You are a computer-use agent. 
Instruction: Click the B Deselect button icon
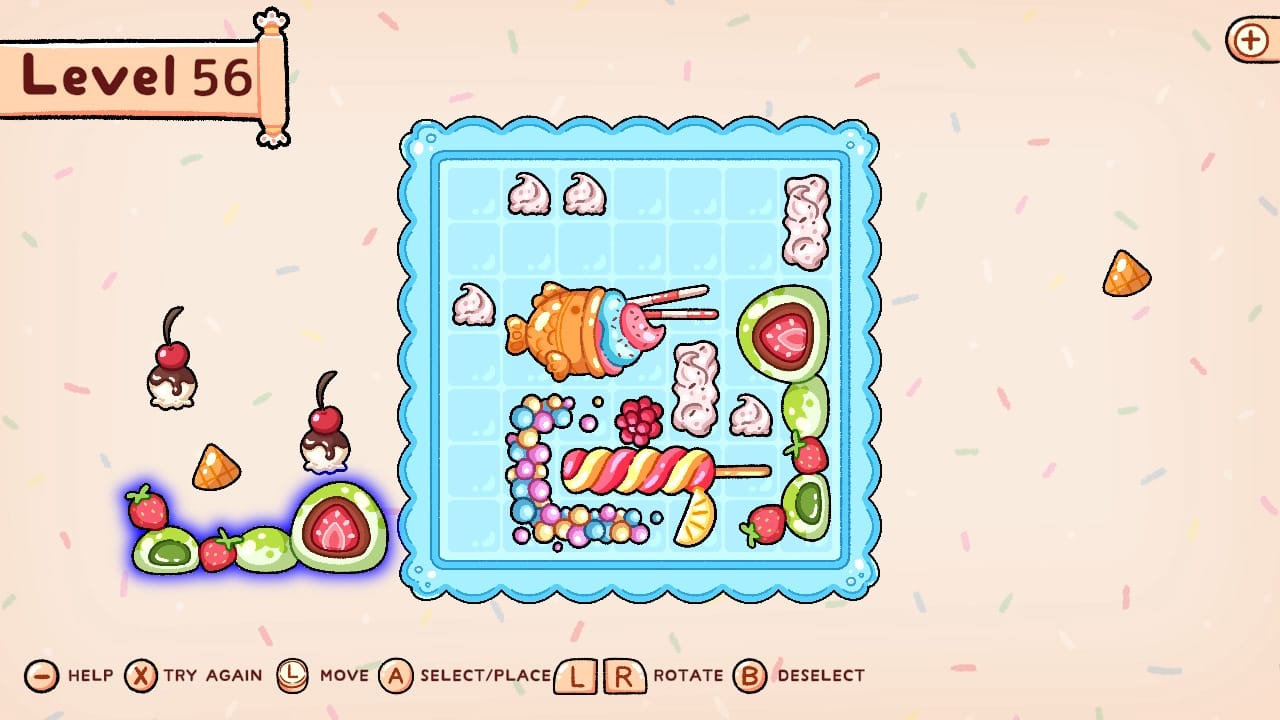point(749,676)
